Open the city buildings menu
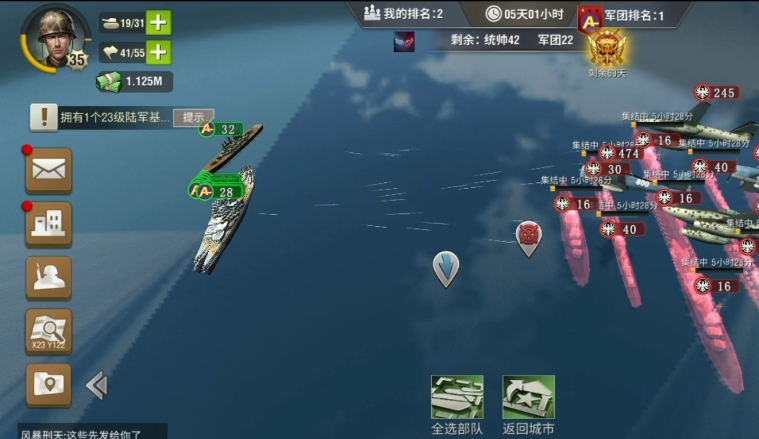 (48, 223)
